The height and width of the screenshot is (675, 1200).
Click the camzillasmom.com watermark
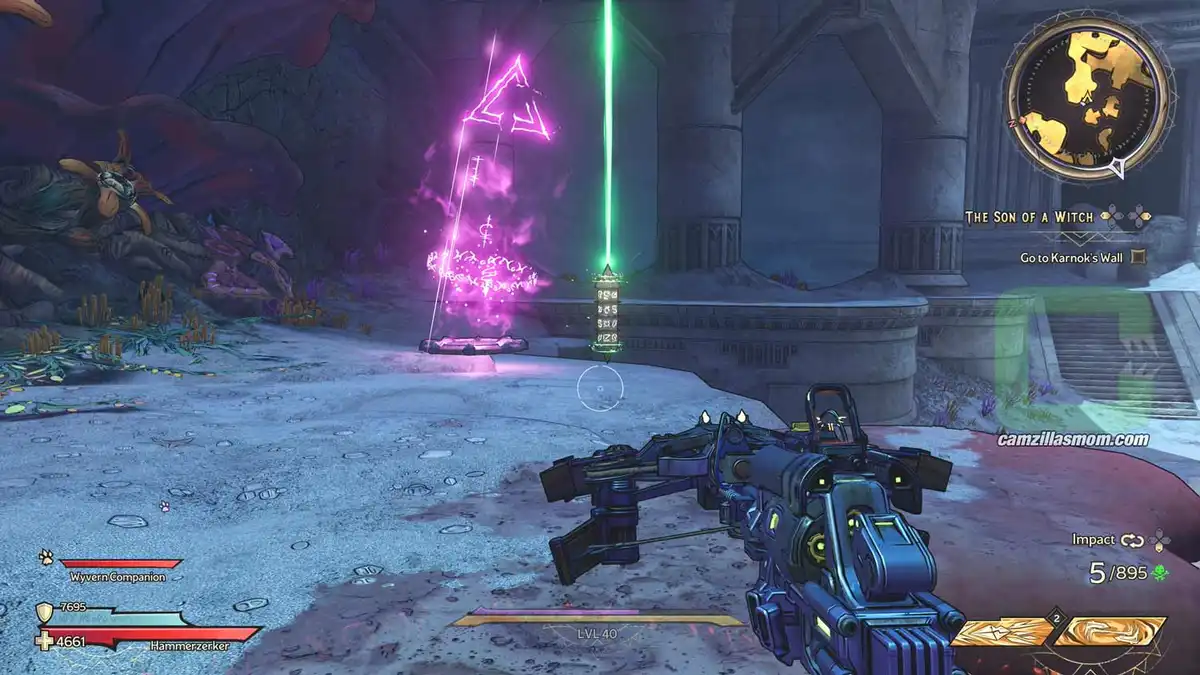coord(1073,439)
